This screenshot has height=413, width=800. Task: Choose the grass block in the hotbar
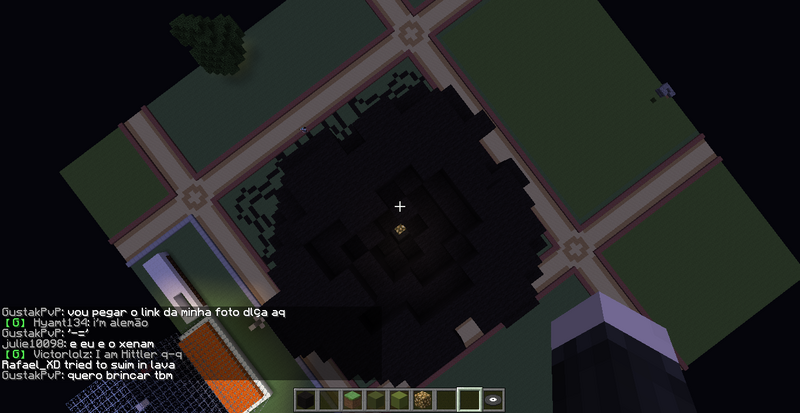point(352,400)
